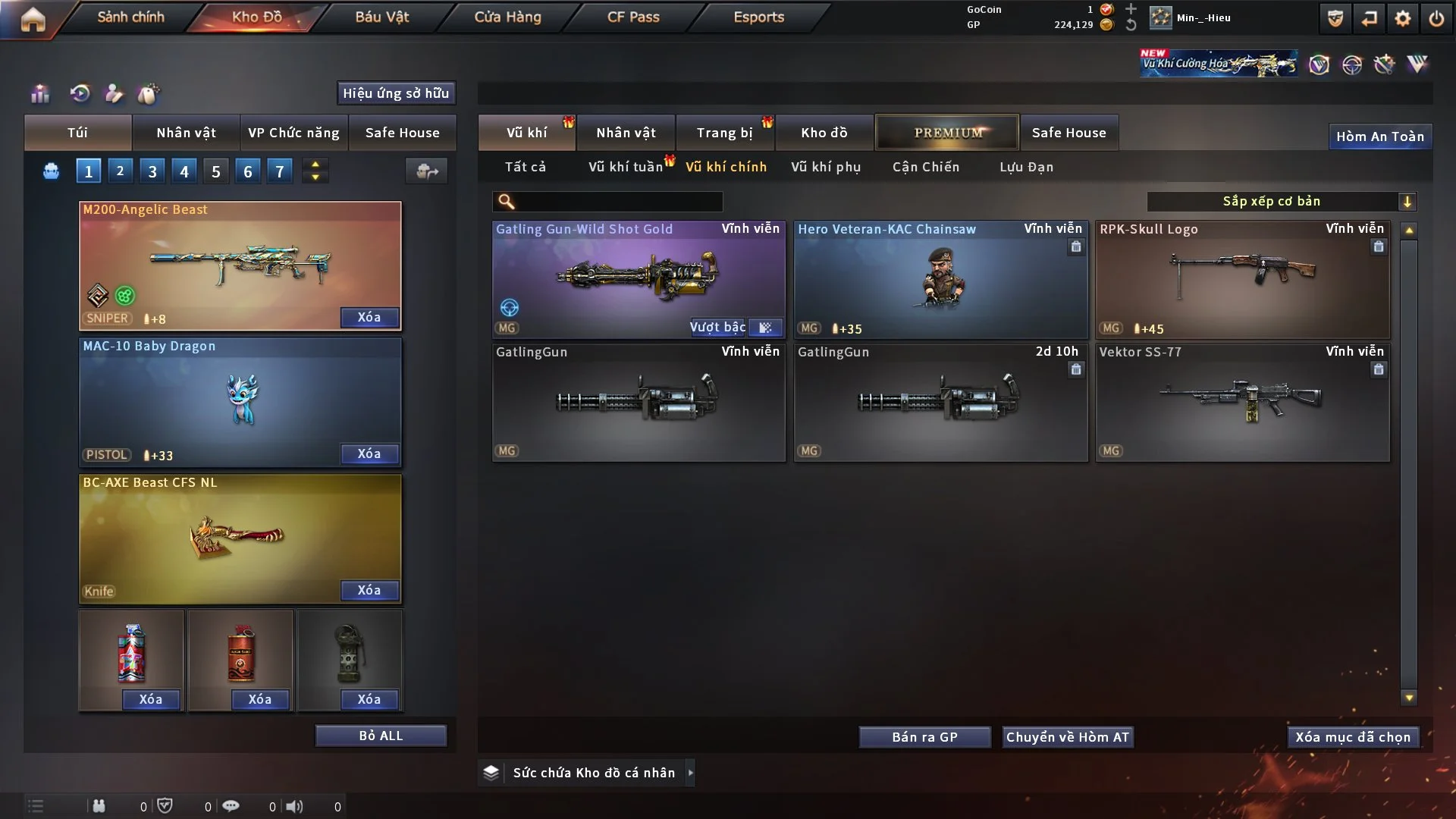Remove M200-Angelic Beast with its Xóa button
This screenshot has width=1456, height=819.
369,317
